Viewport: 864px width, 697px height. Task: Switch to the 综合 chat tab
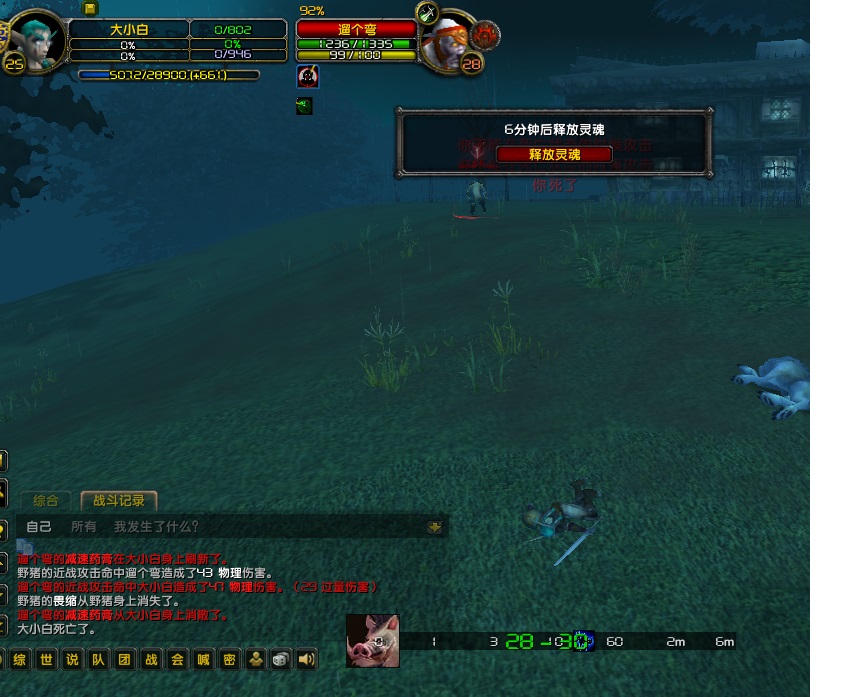click(46, 501)
